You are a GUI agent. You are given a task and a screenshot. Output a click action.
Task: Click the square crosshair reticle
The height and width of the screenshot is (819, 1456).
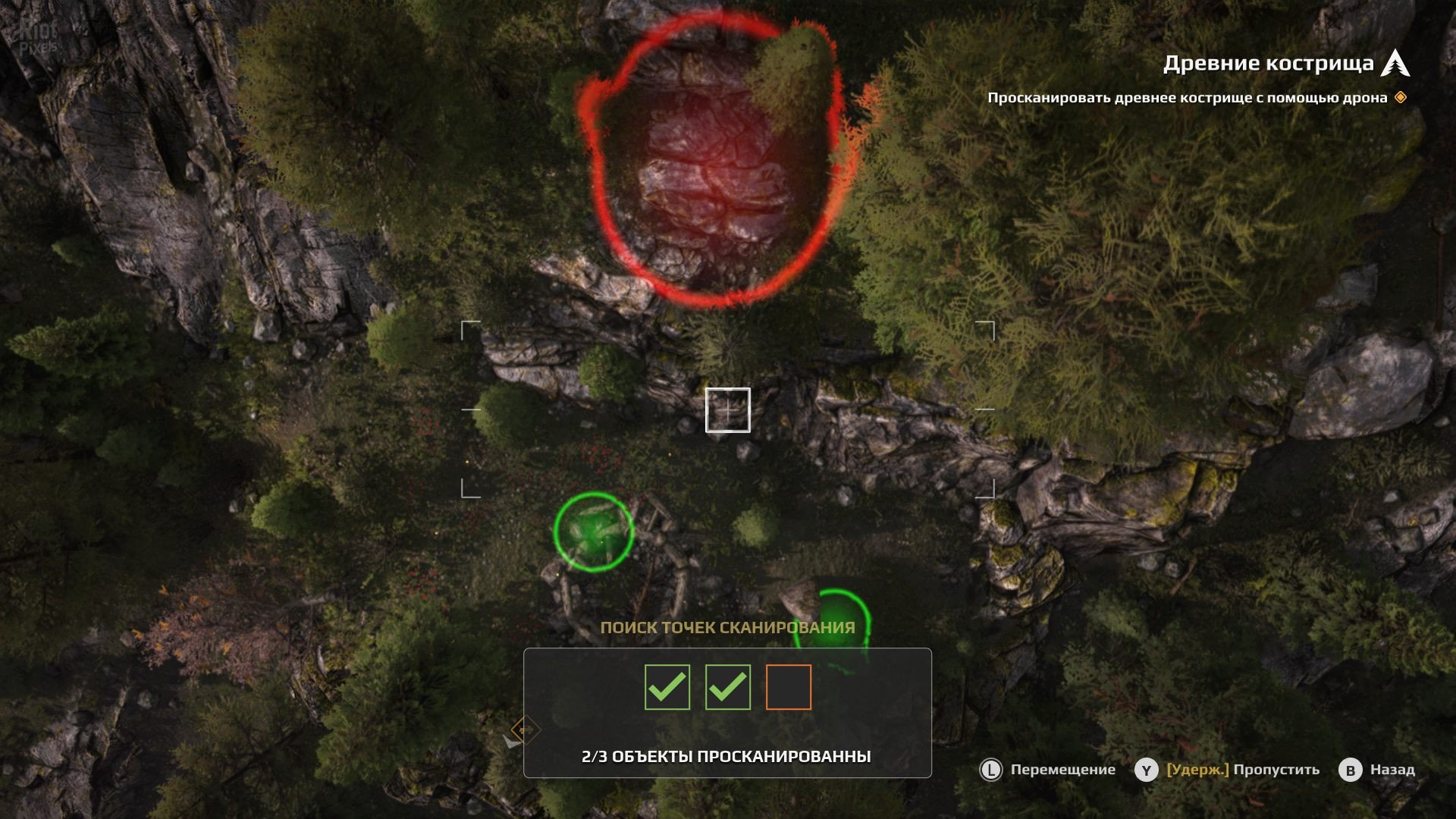(x=728, y=410)
